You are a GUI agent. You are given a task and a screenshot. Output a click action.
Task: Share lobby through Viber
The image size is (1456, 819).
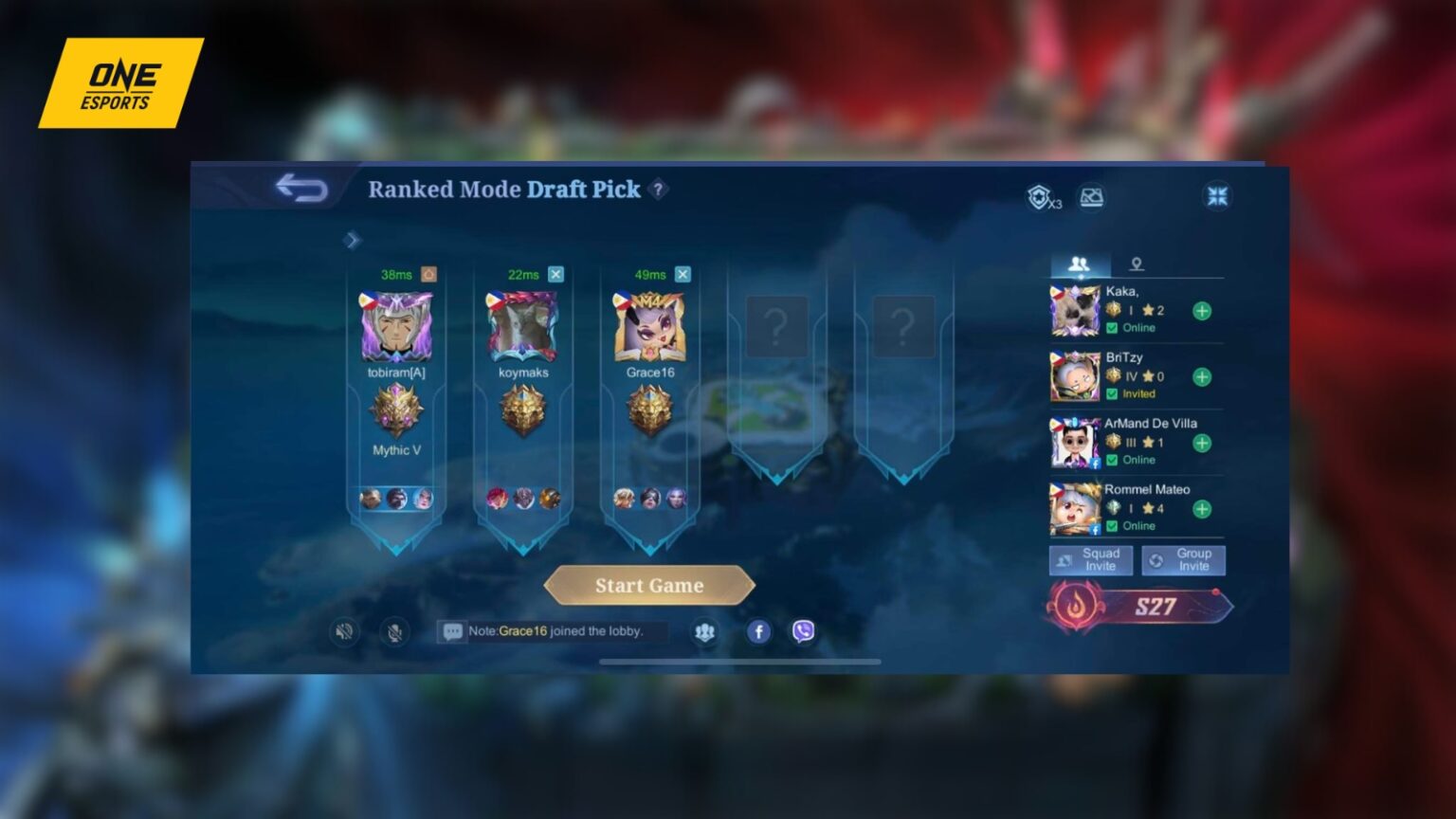(x=801, y=630)
